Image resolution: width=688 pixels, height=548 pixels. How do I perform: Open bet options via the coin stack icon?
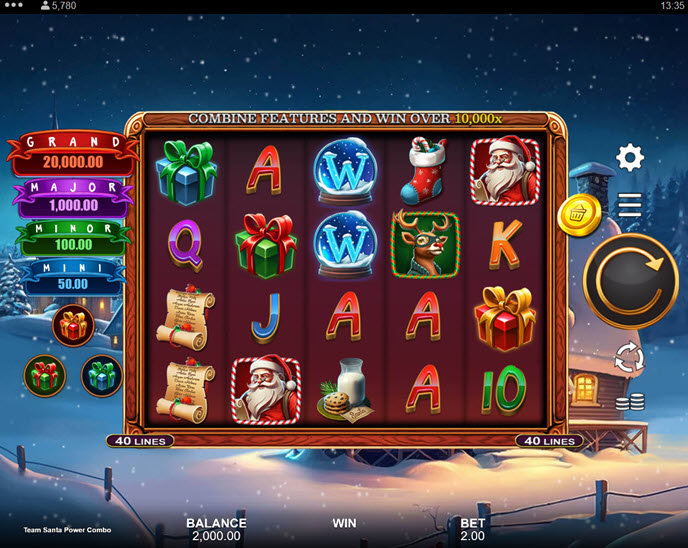point(630,402)
